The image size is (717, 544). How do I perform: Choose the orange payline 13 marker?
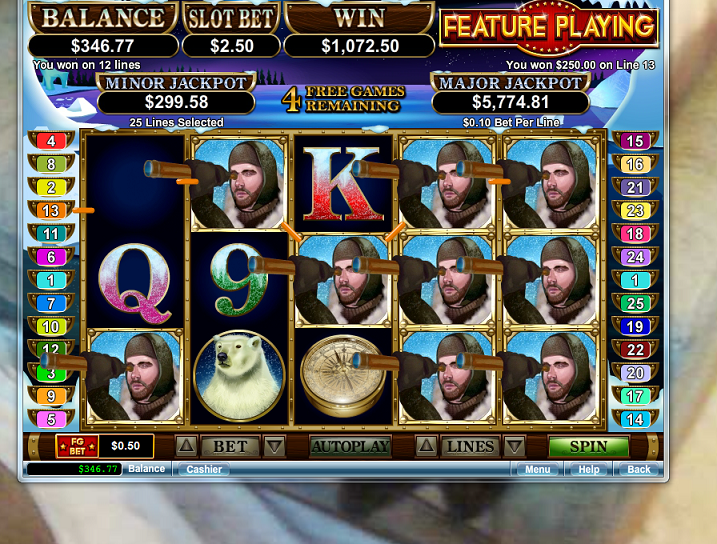click(x=51, y=210)
